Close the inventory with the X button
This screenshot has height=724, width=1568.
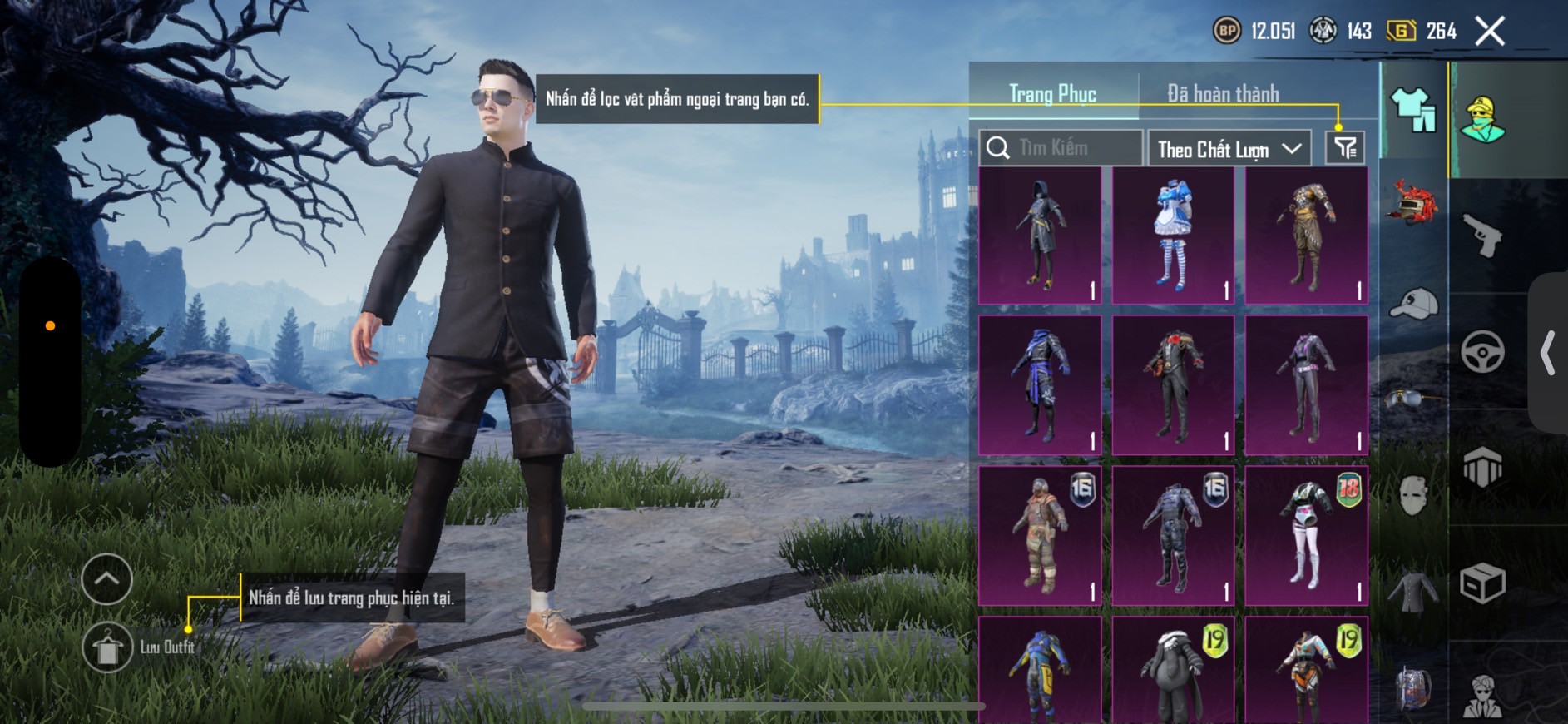pos(1490,32)
